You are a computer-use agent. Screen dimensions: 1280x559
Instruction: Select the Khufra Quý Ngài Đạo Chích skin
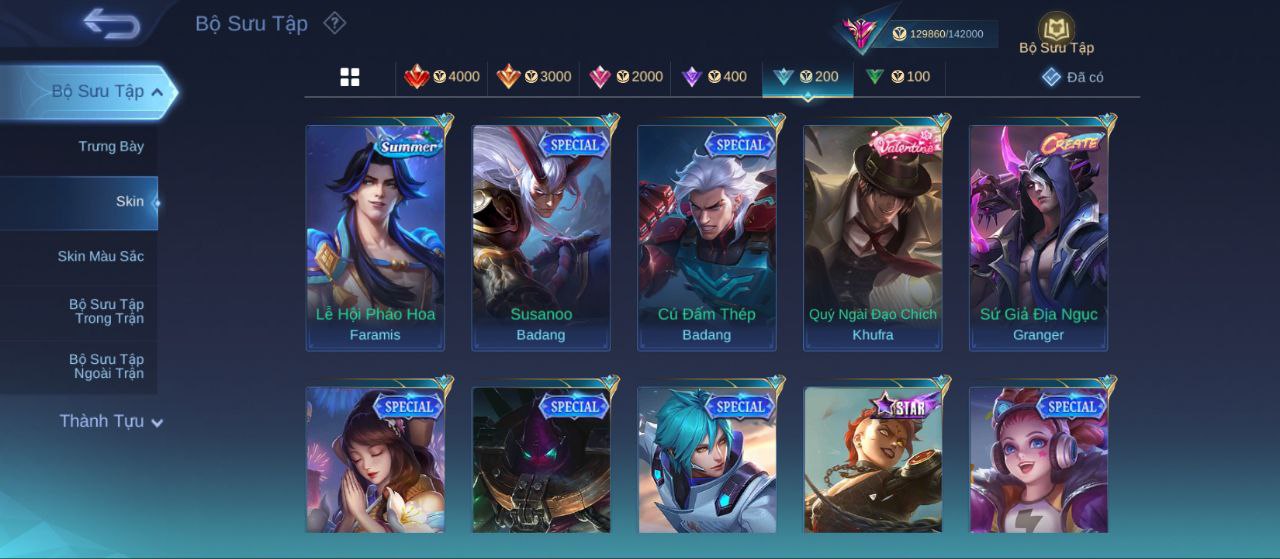point(873,238)
